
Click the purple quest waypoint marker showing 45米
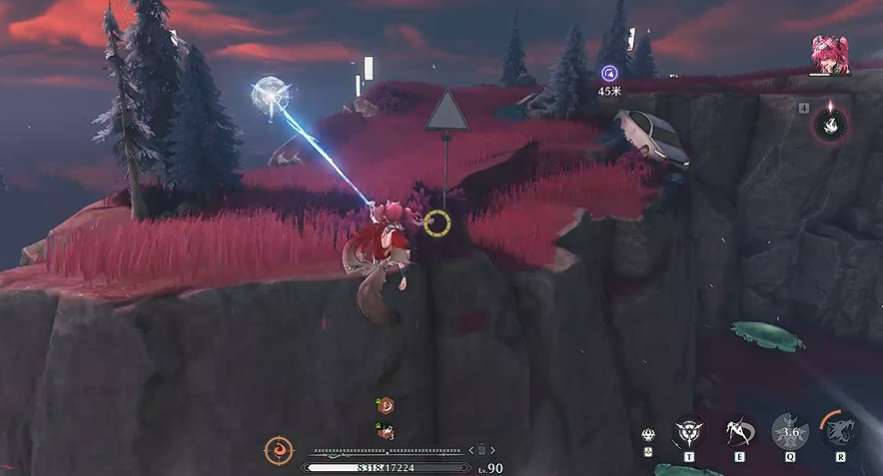coord(609,73)
